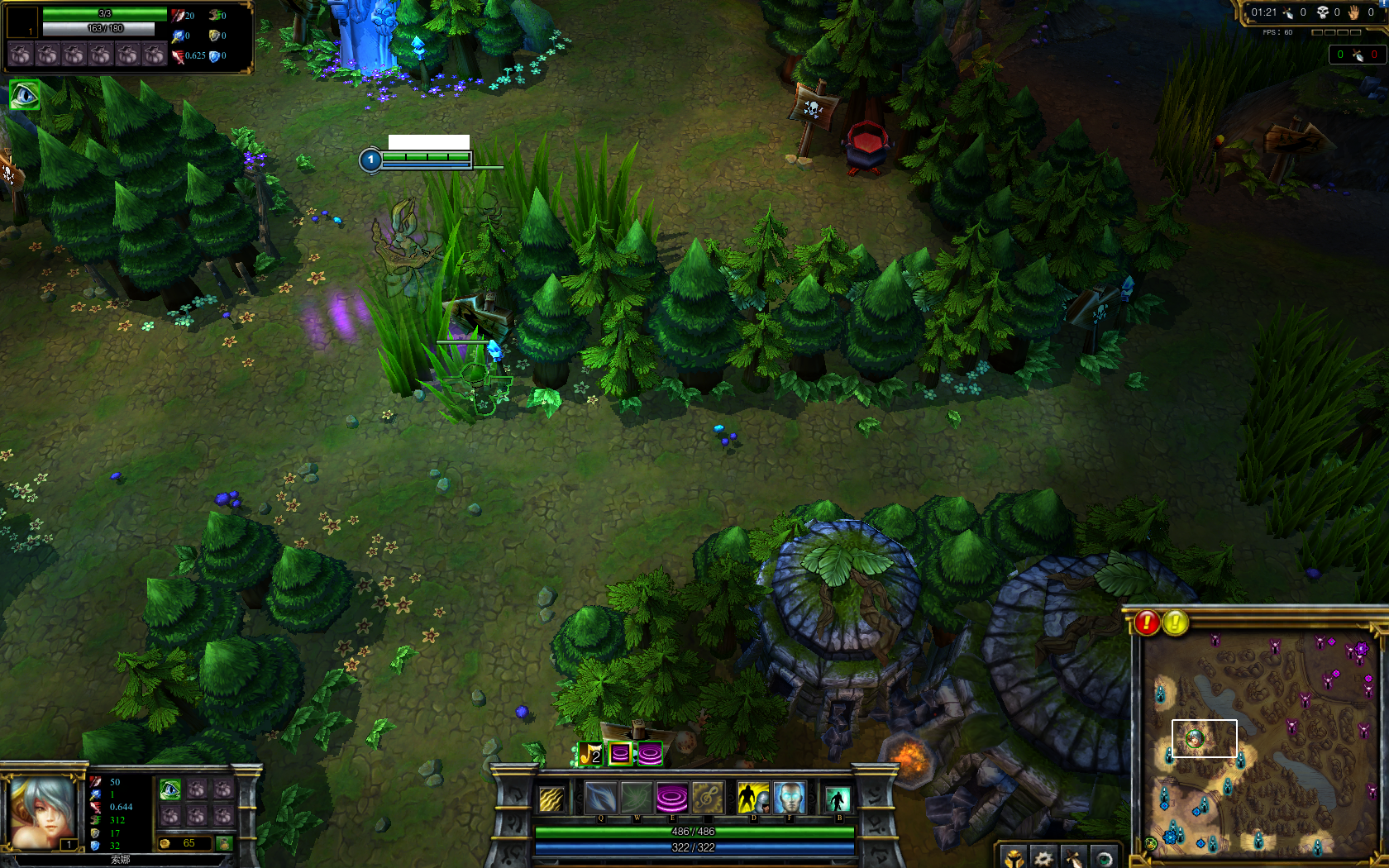Click the gold helmet menu button
The image size is (1389, 868).
(1014, 858)
